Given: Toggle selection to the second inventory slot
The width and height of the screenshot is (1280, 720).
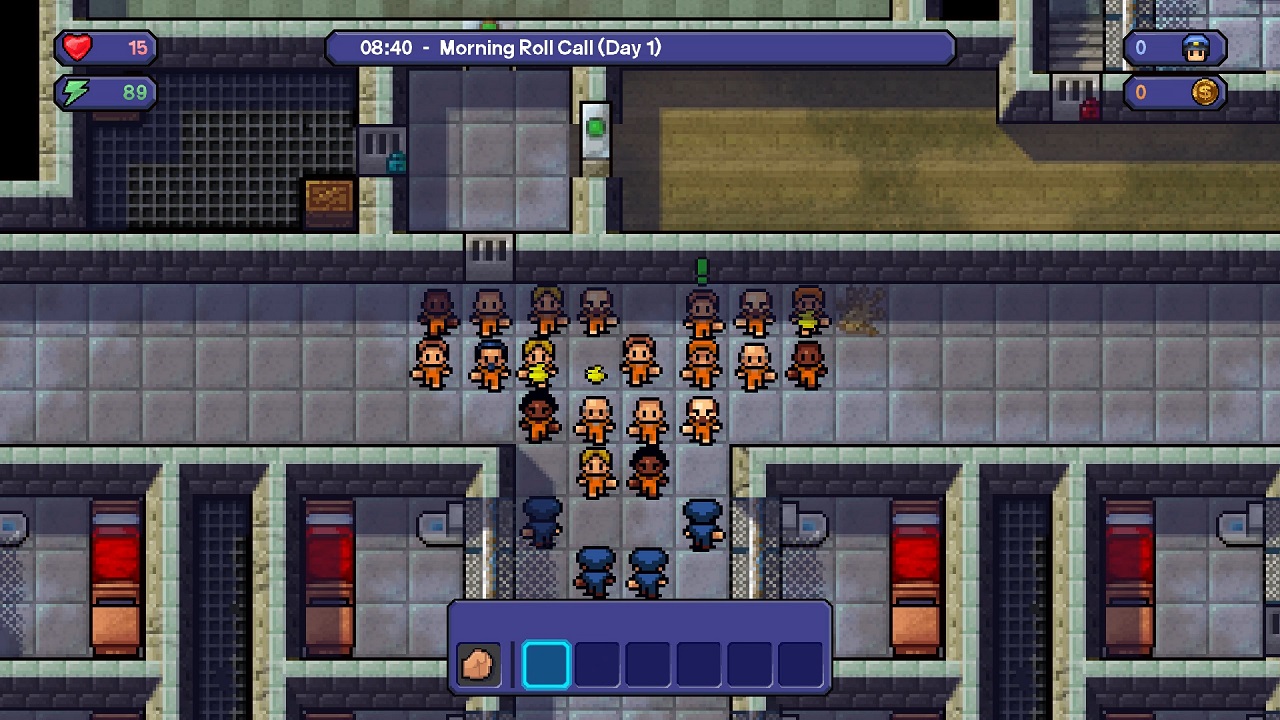Looking at the screenshot, I should [x=597, y=662].
